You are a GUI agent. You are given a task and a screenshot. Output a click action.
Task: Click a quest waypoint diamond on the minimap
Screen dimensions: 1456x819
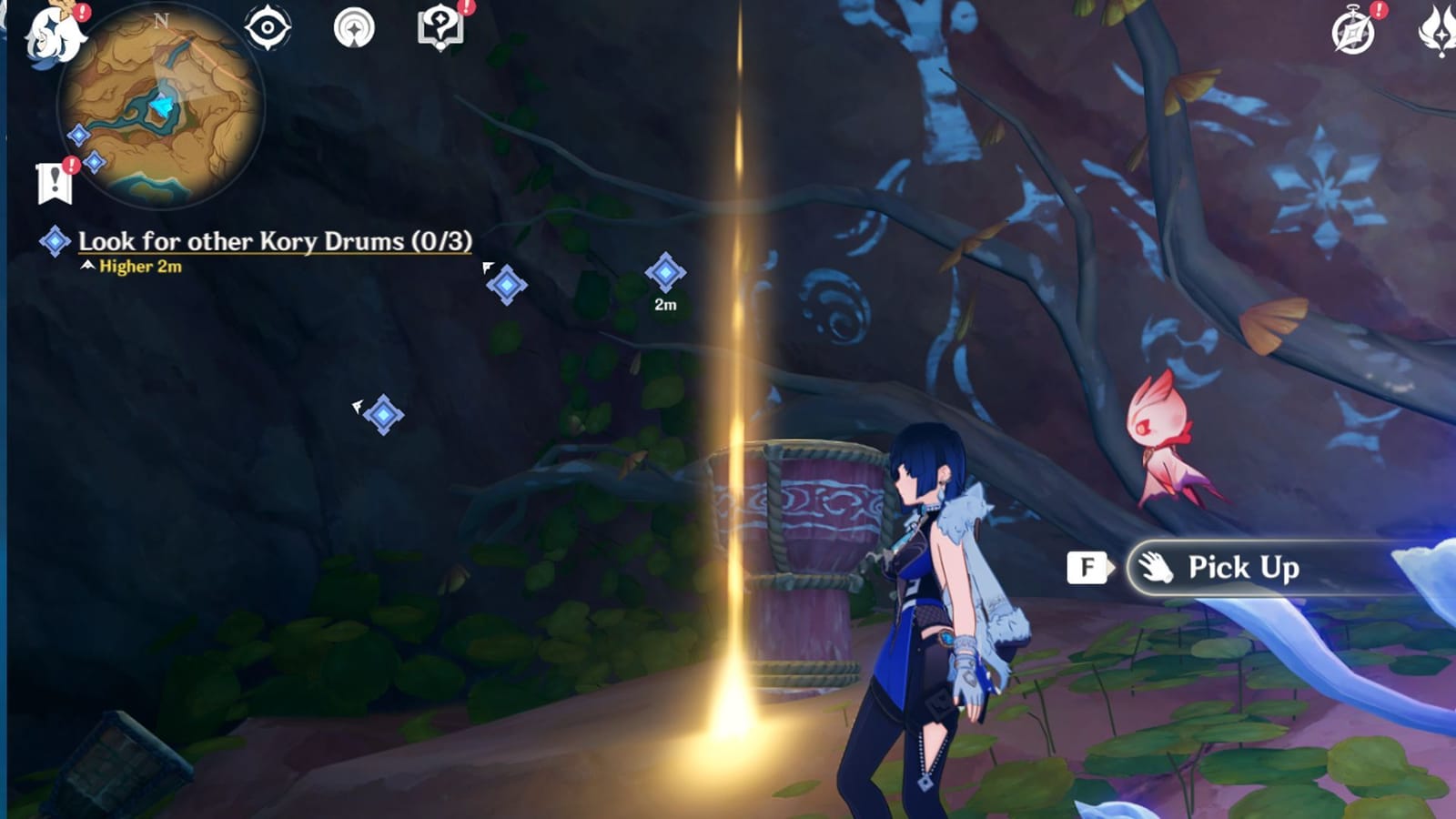tap(80, 136)
